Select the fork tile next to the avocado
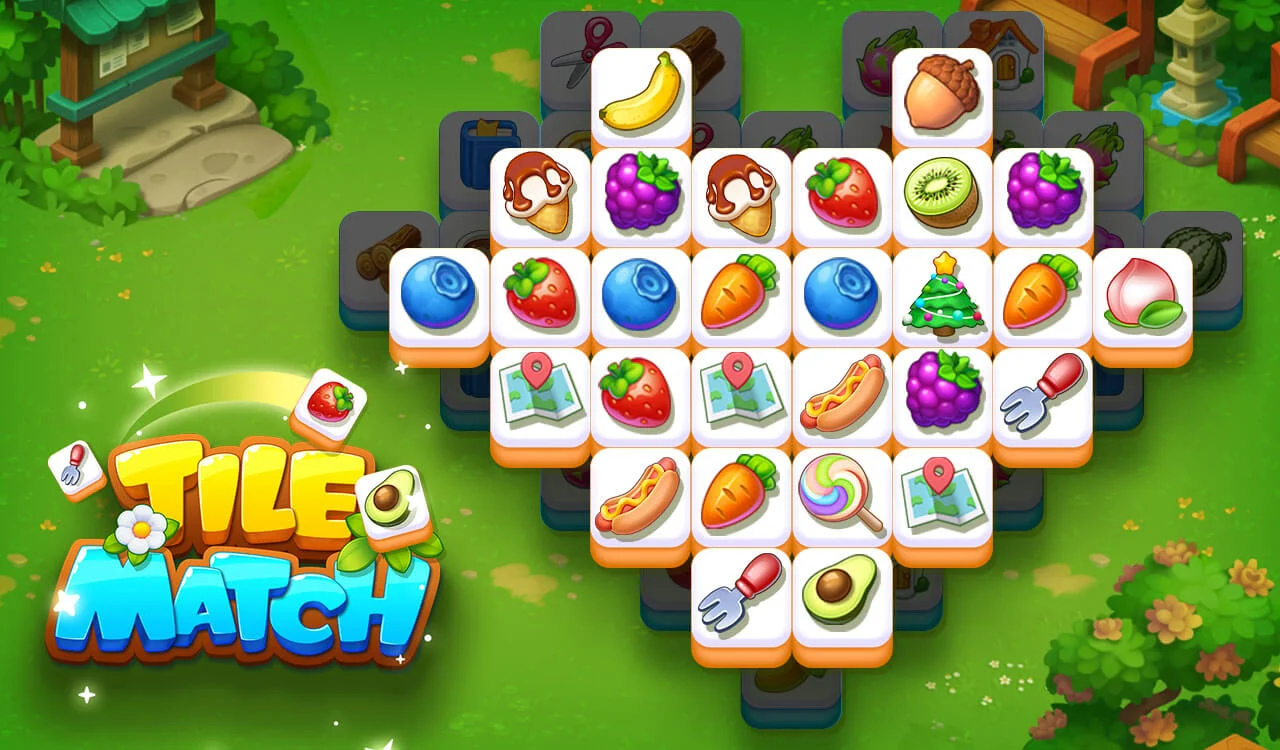 (x=741, y=593)
